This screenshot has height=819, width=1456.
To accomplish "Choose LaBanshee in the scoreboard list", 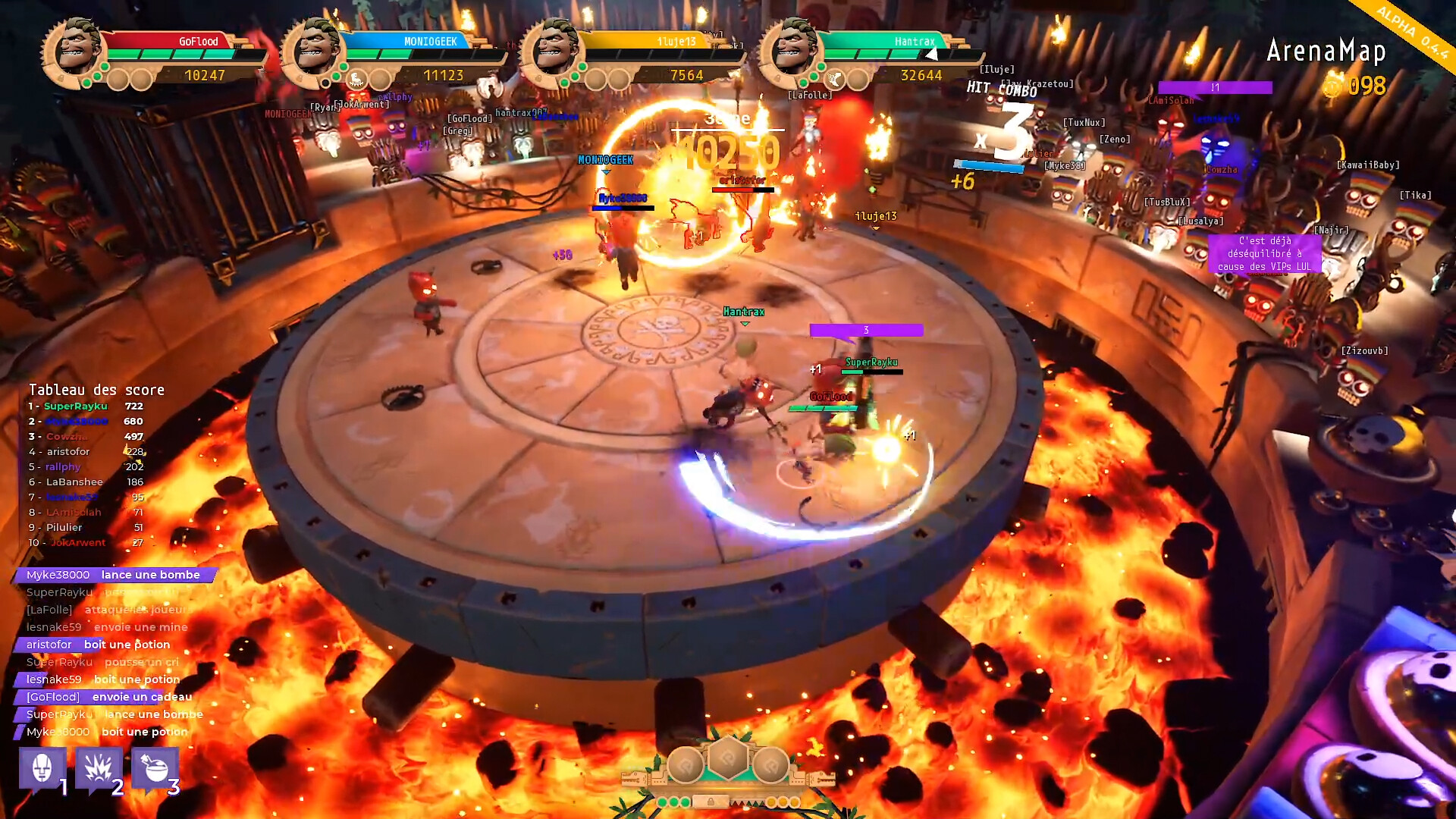I will (85, 482).
